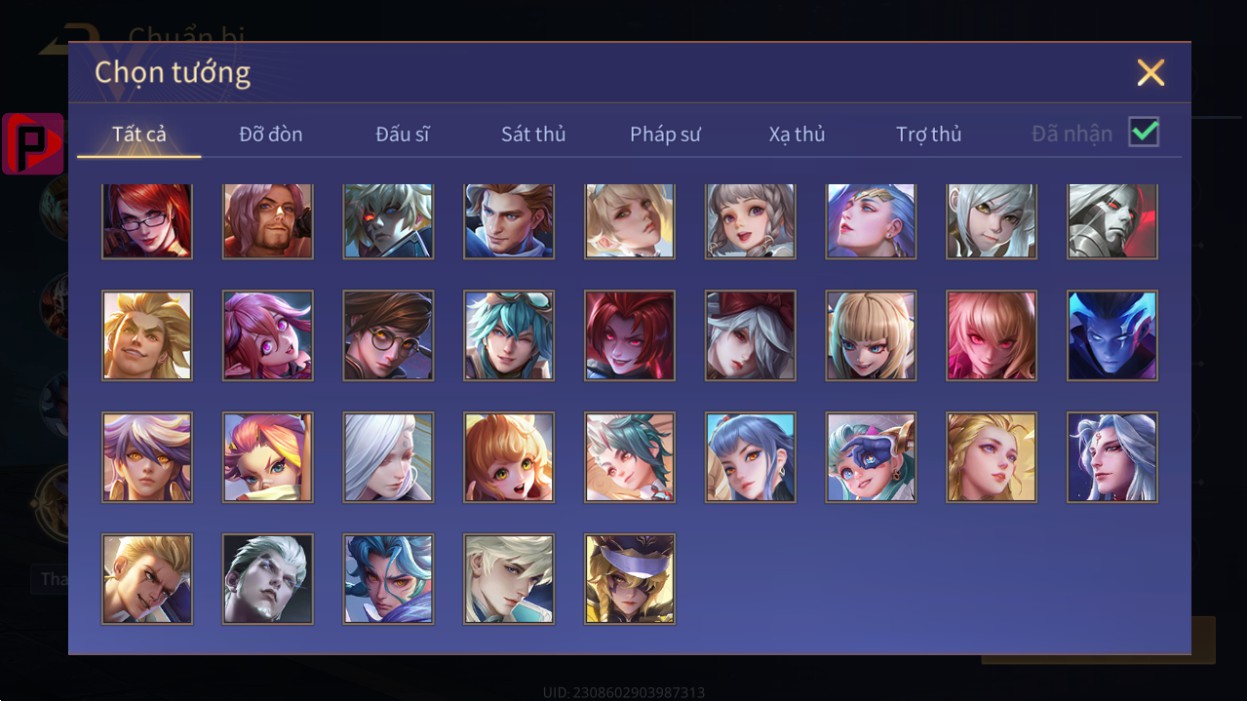Select the hero with purple-banded gold hat

pyautogui.click(x=630, y=579)
